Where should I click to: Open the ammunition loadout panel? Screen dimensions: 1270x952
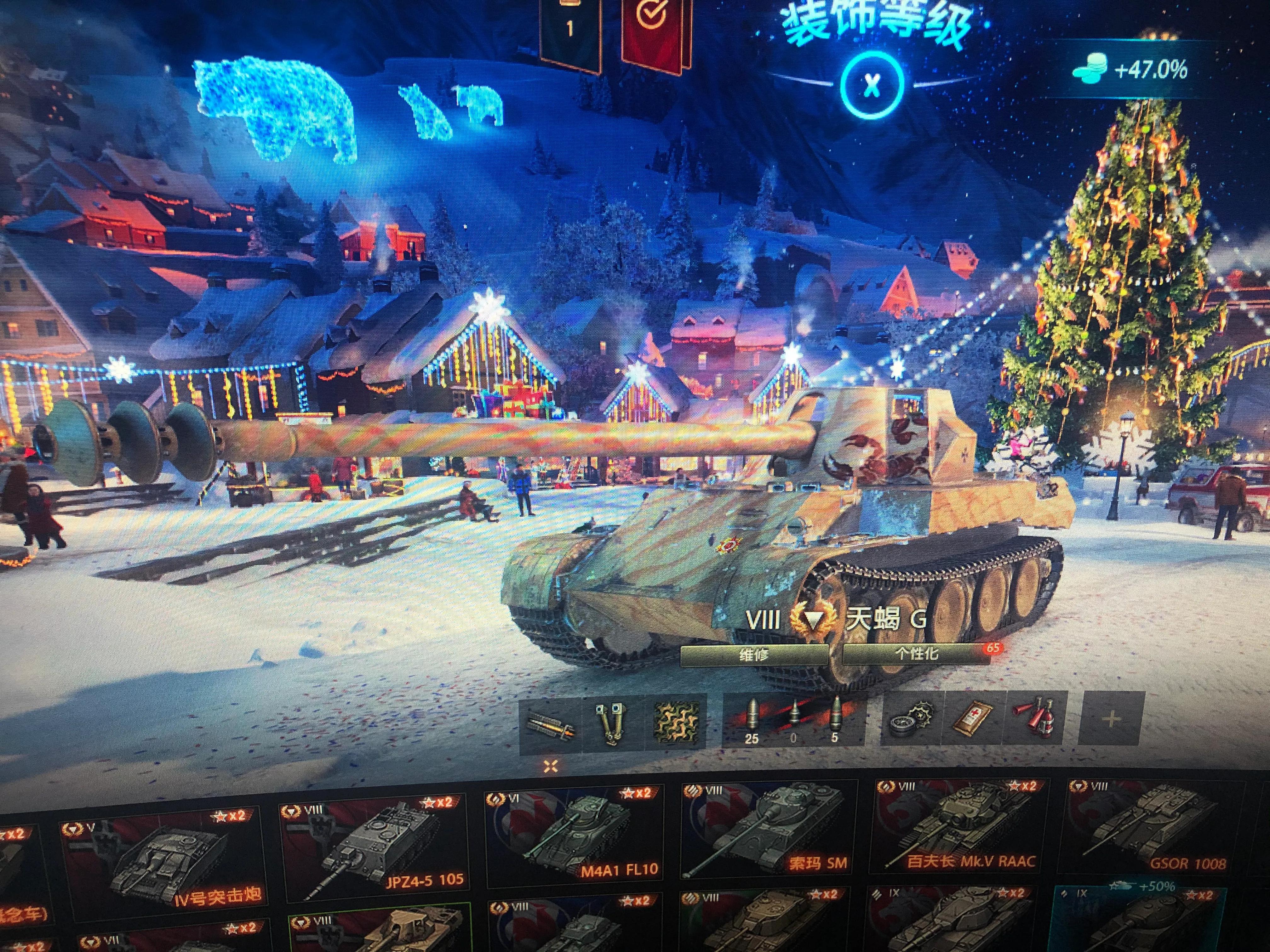coord(793,719)
